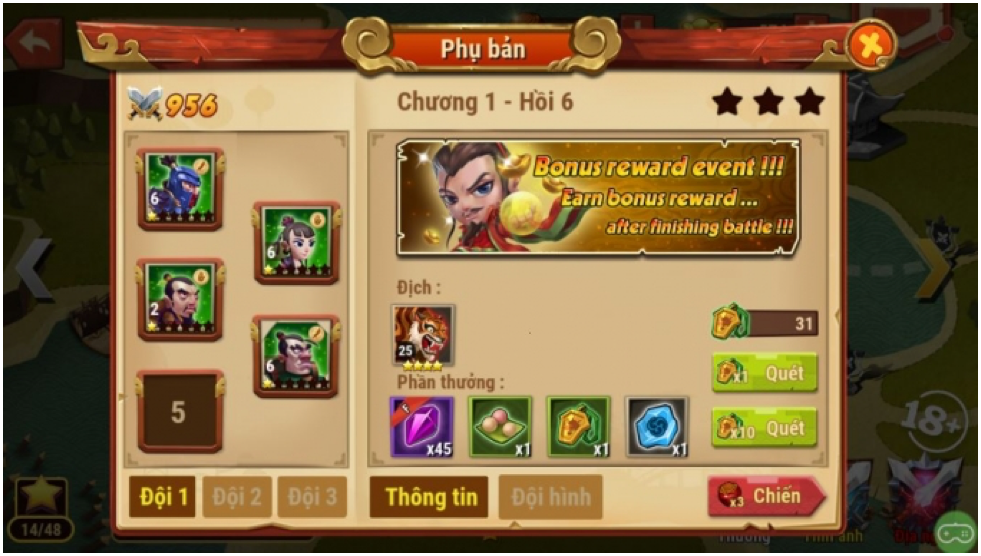Choose the bald bearded hero portrait
The image size is (981, 556).
point(296,355)
